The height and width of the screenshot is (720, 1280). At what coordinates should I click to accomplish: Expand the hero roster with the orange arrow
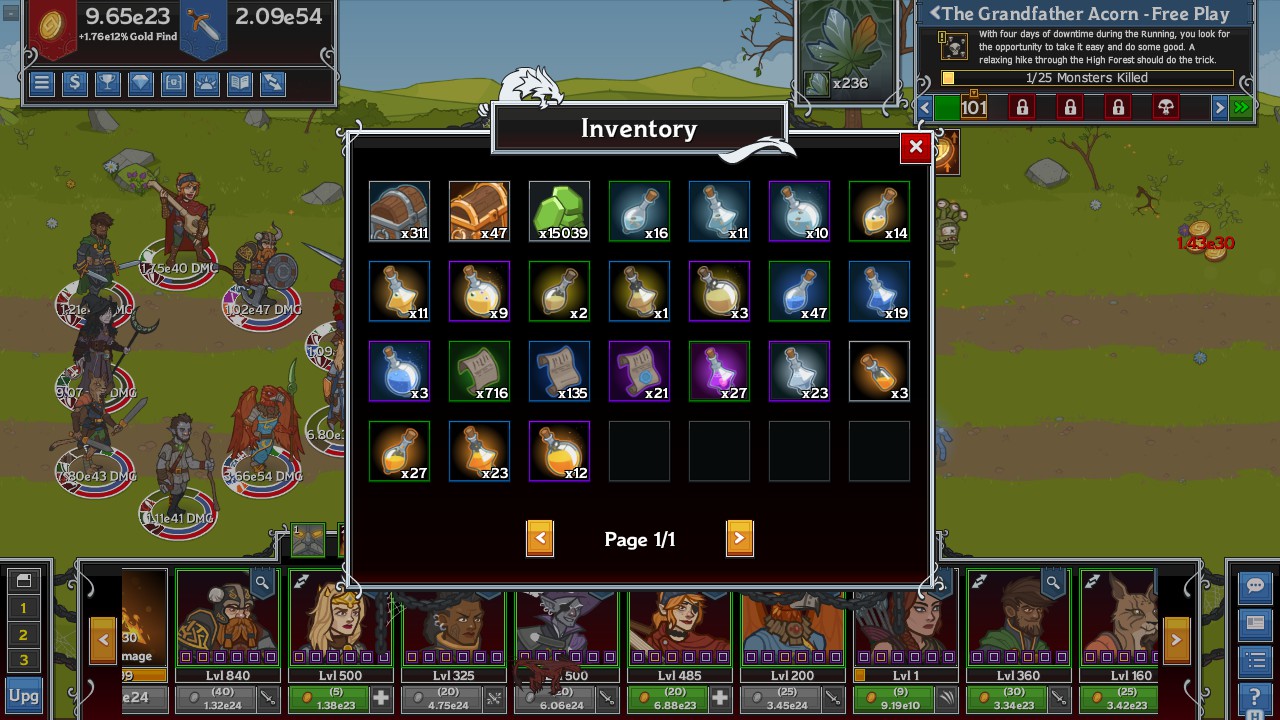coord(1176,638)
